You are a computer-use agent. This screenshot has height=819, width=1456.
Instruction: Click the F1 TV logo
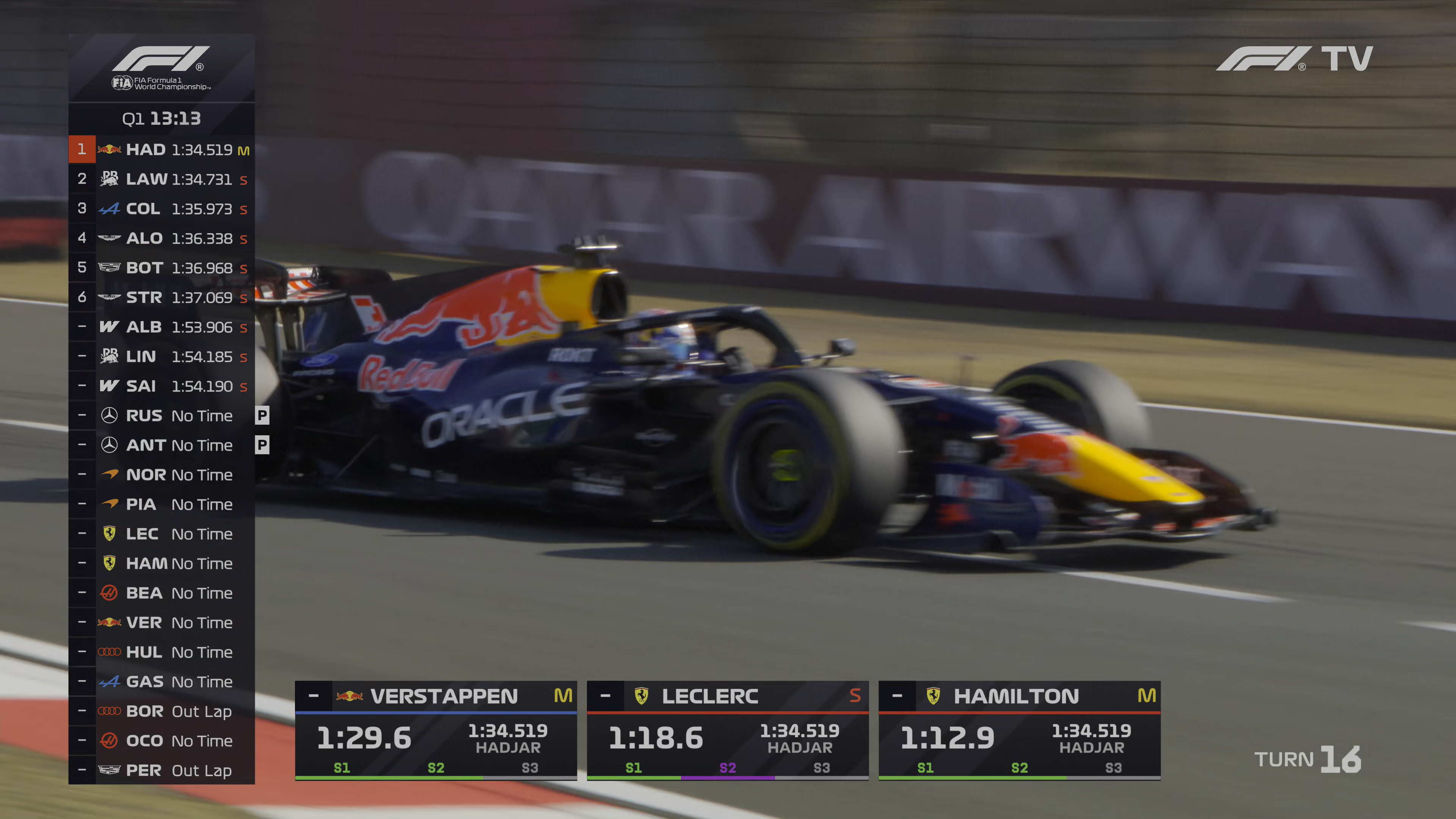[1294, 59]
